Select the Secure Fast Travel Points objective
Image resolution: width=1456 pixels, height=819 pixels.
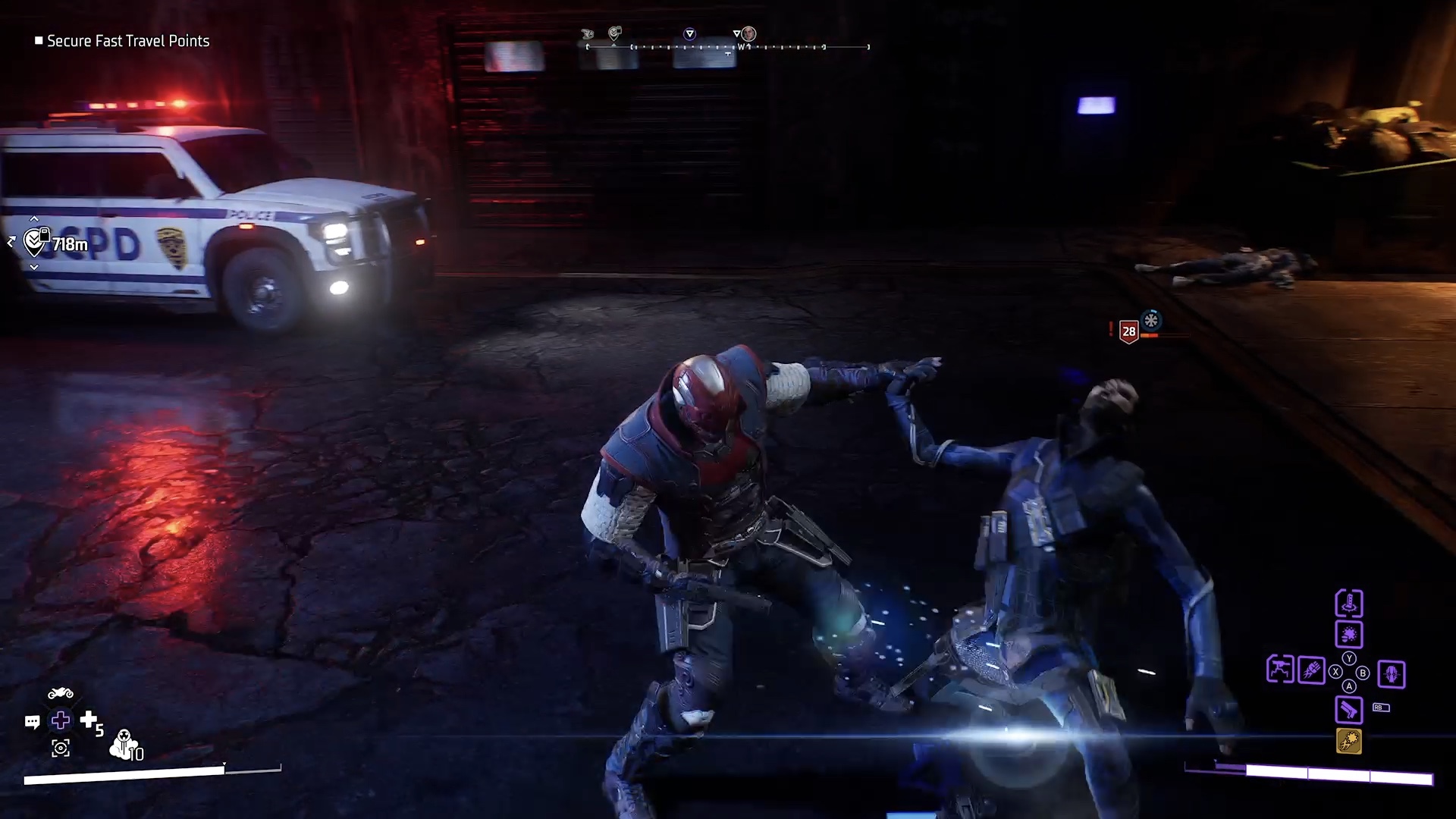pos(127,41)
